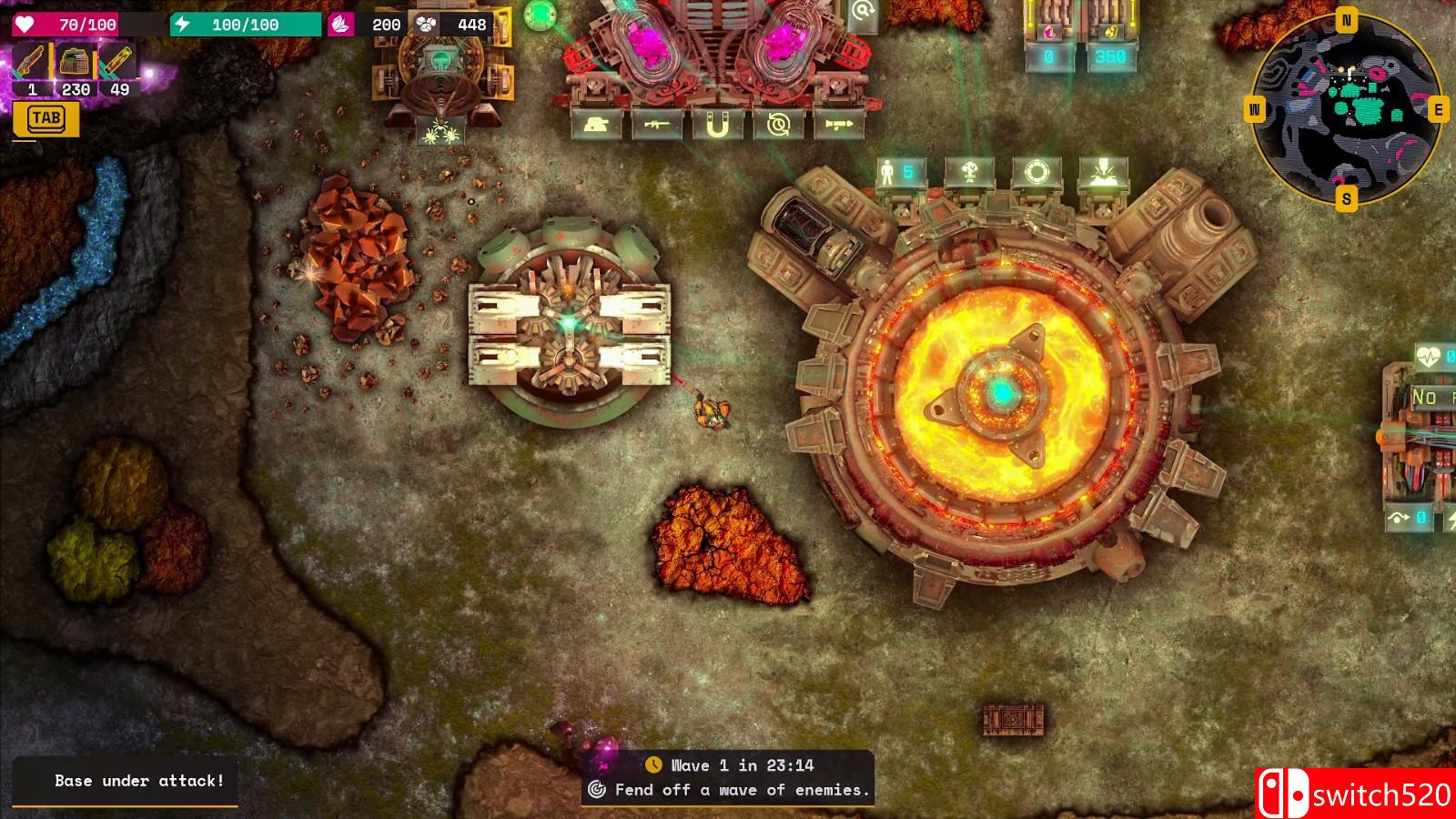1456x819 pixels.
Task: Click the magnet upgrade icon
Action: (x=716, y=125)
